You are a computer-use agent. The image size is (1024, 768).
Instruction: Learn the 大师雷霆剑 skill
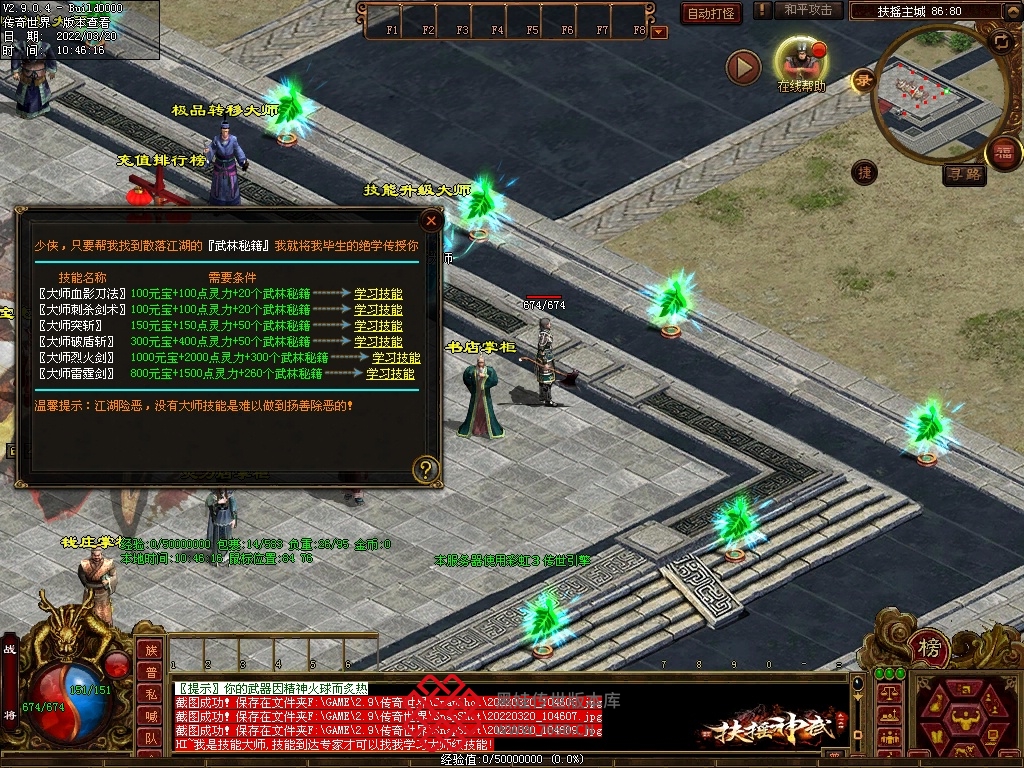(x=390, y=374)
